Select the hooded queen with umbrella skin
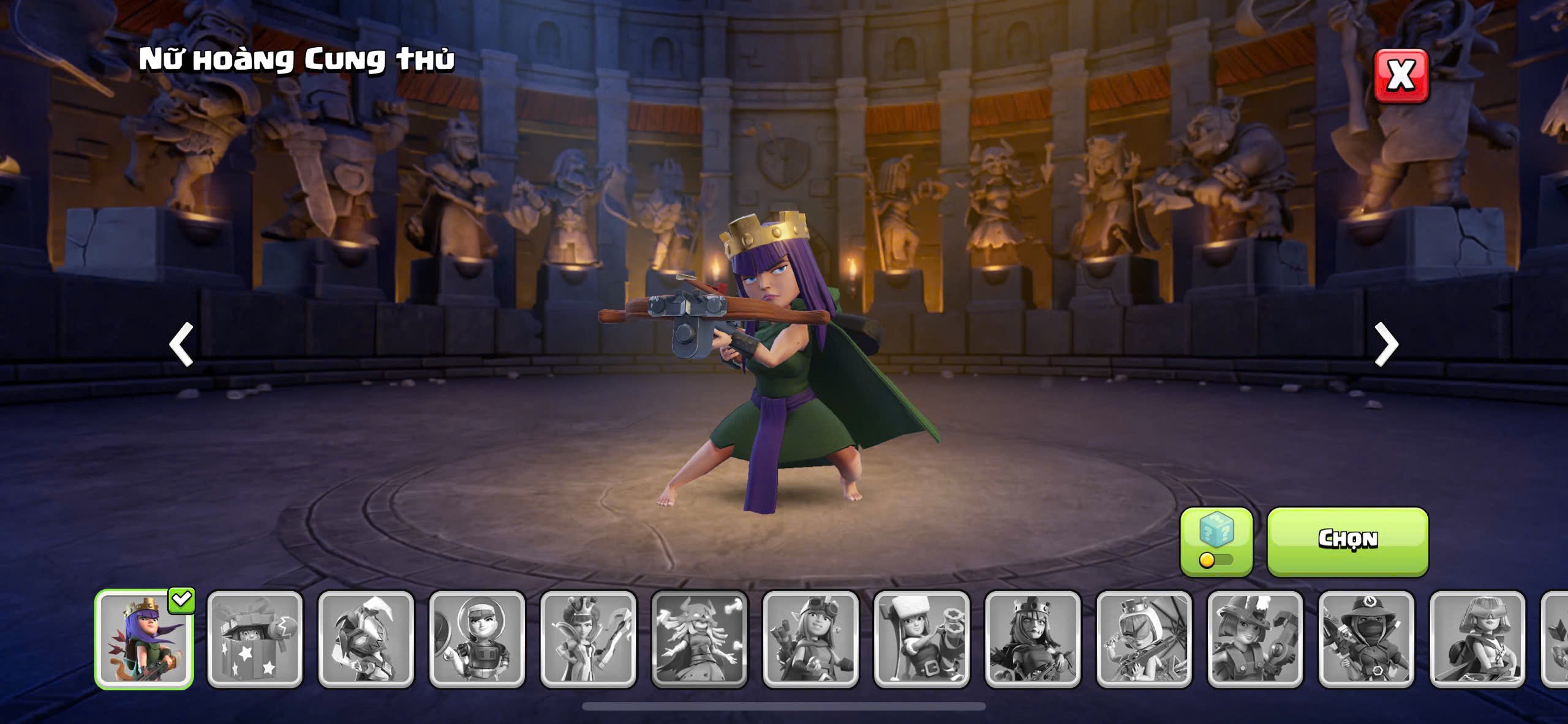1568x724 pixels. (1144, 639)
